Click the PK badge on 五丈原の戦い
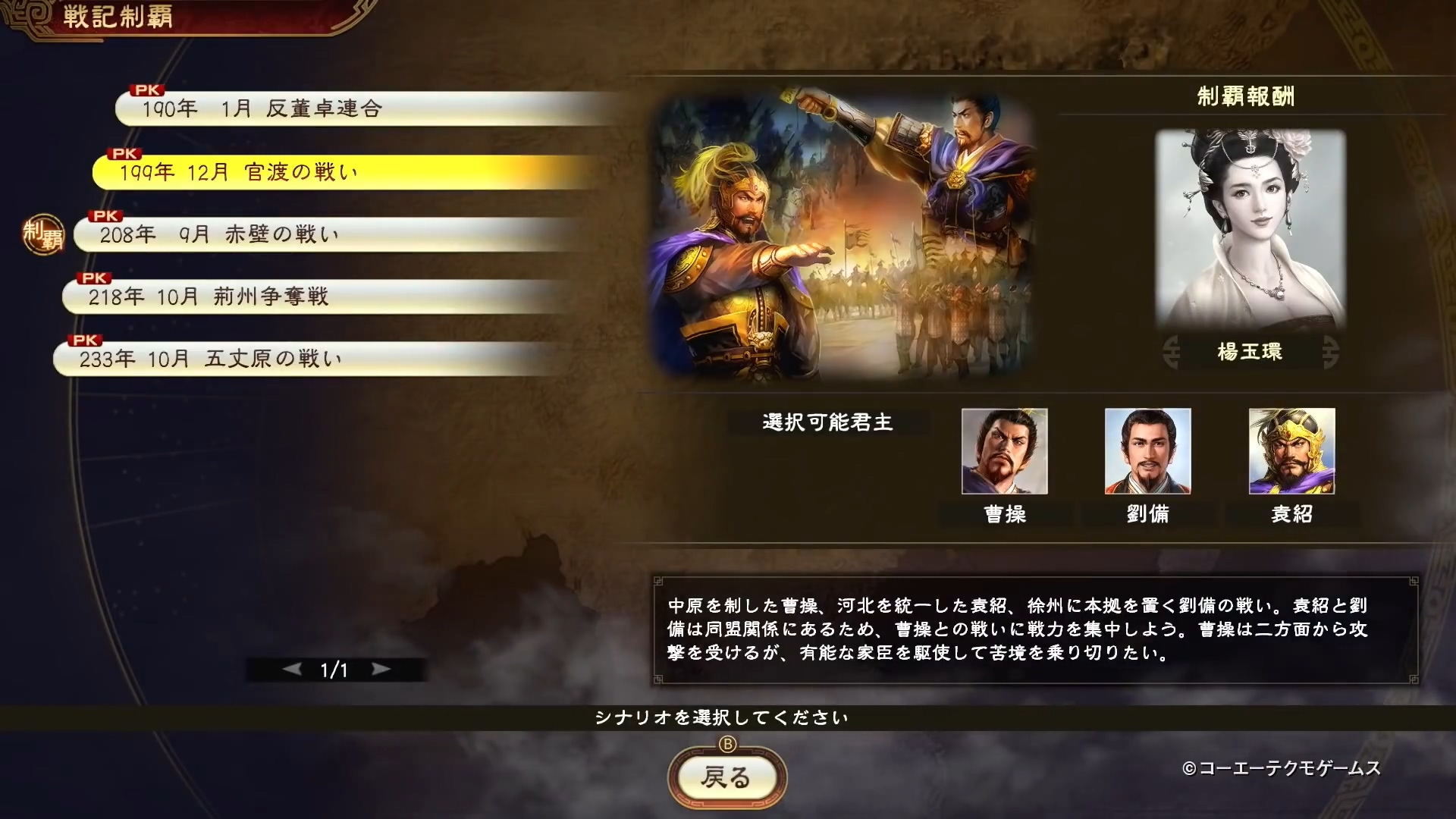This screenshot has height=819, width=1456. point(83,338)
